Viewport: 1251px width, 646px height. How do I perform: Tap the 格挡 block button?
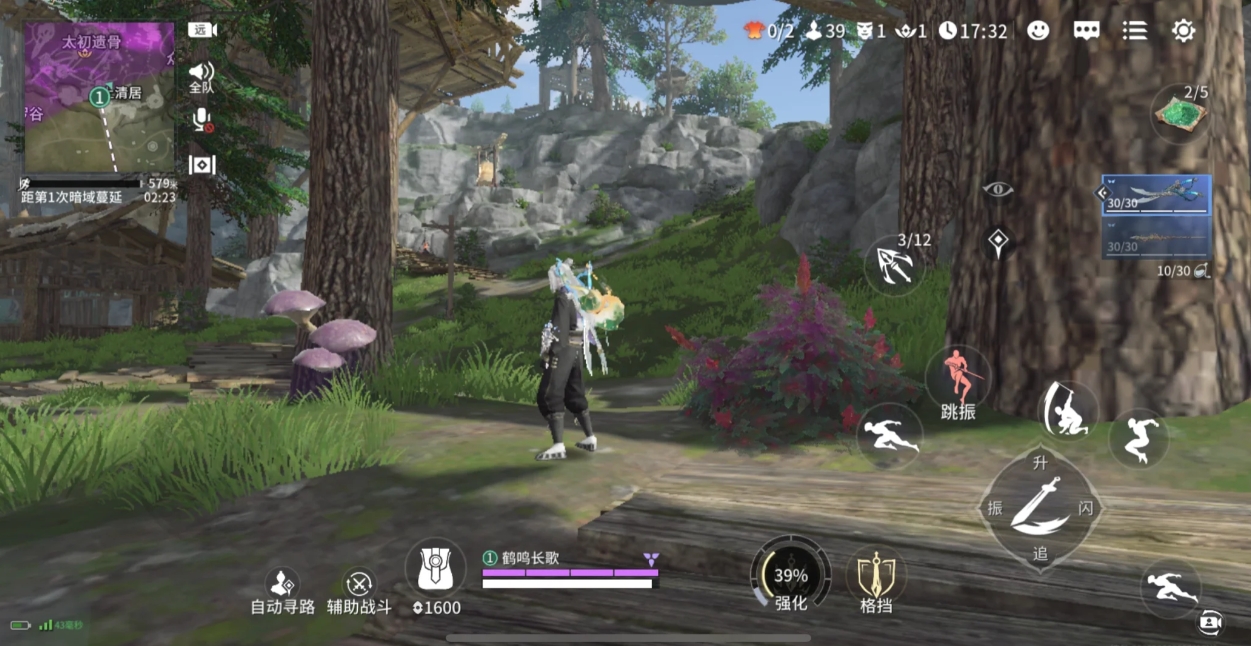876,576
